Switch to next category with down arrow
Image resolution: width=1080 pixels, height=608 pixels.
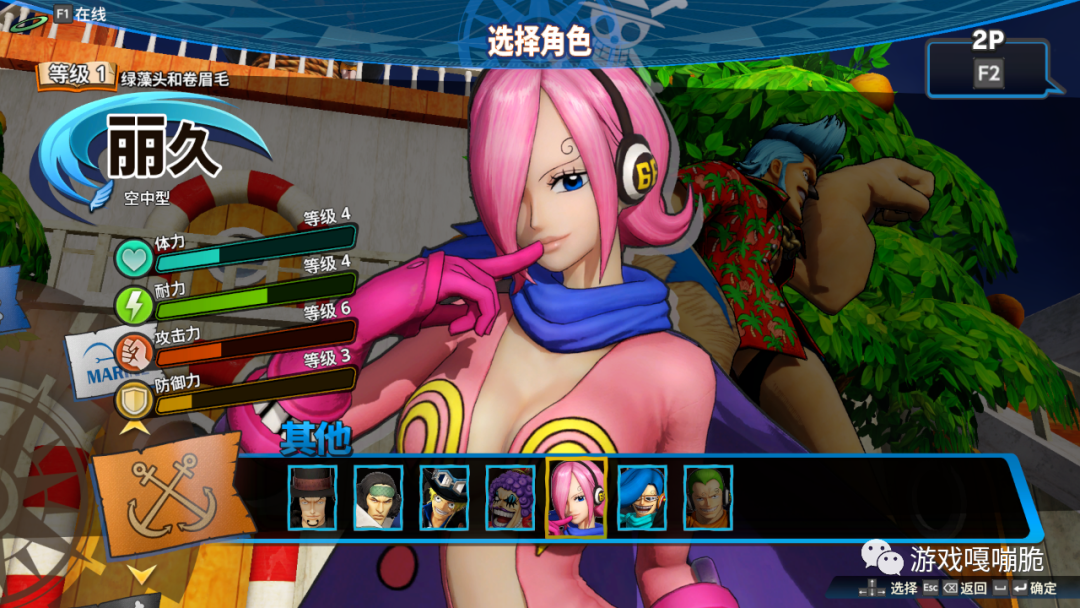click(141, 574)
